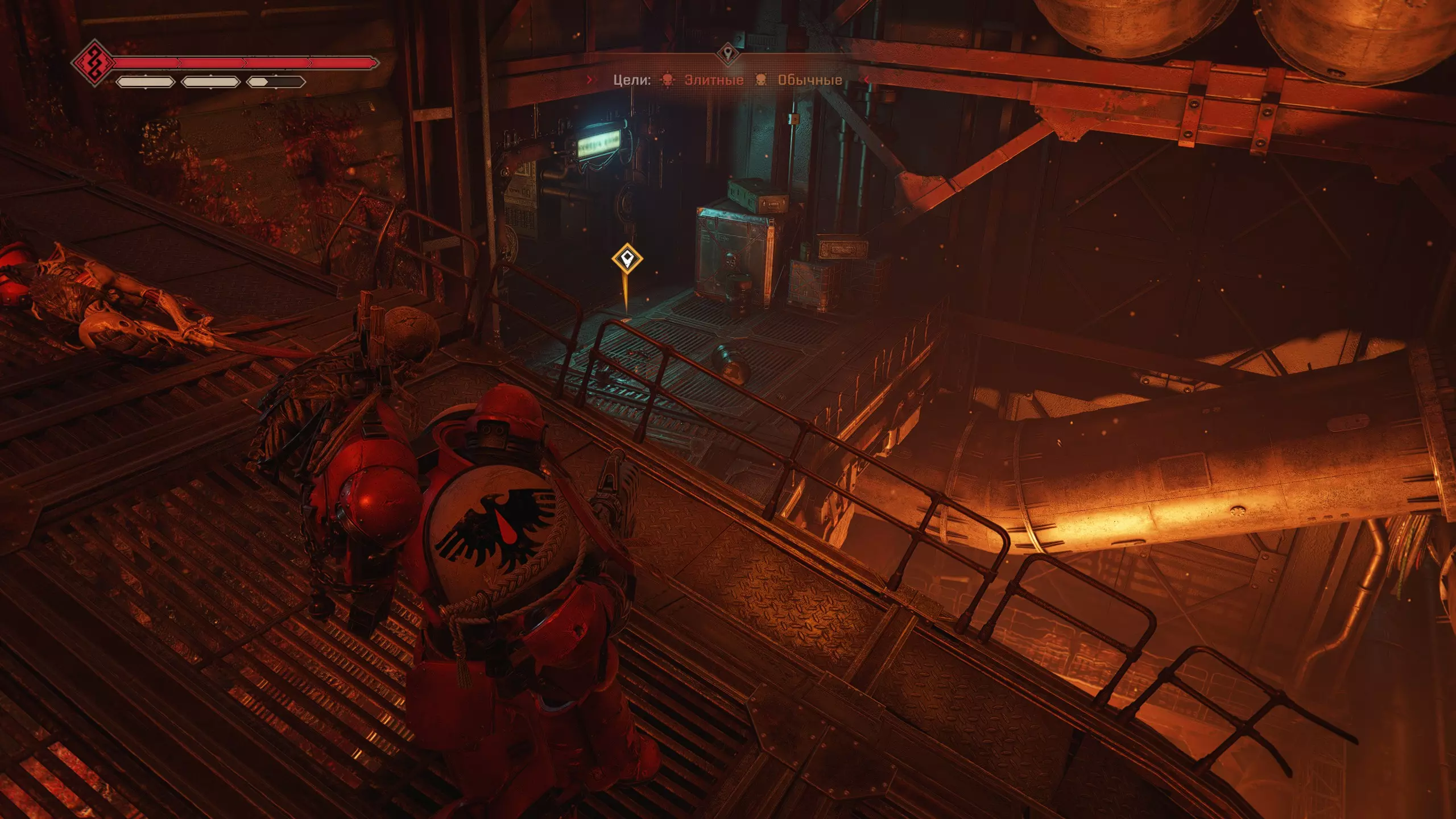This screenshot has height=819, width=1456.
Task: Select the "Обычные" targets entry
Action: [809, 80]
